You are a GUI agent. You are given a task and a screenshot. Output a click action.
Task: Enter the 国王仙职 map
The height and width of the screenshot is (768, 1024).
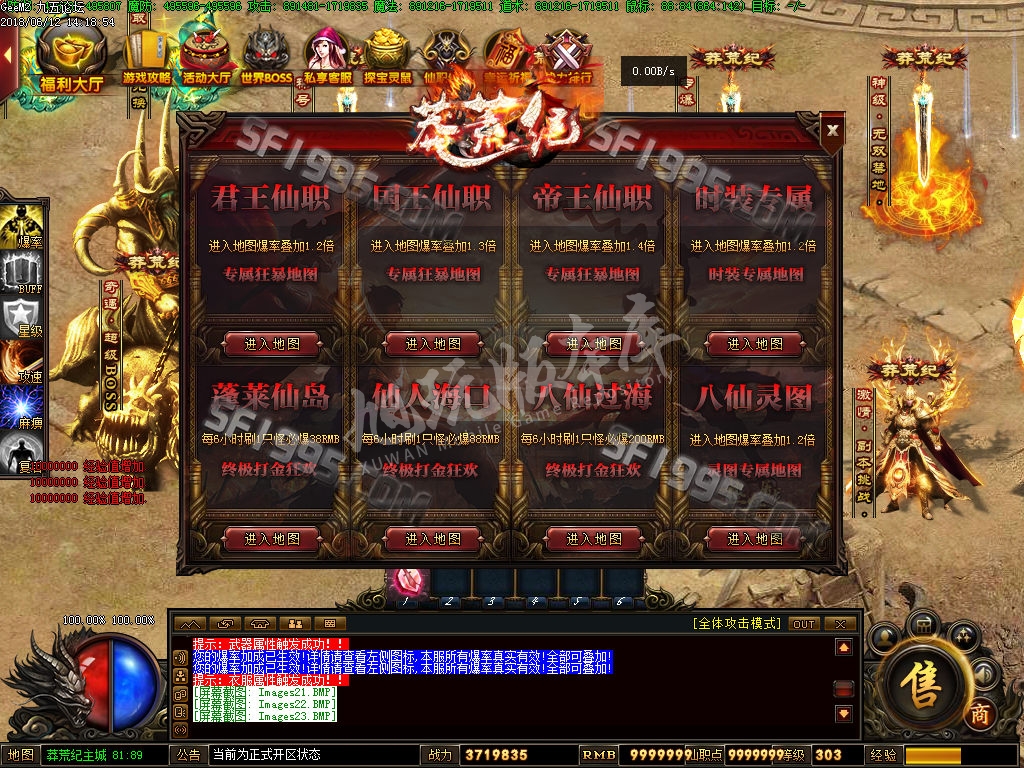433,344
